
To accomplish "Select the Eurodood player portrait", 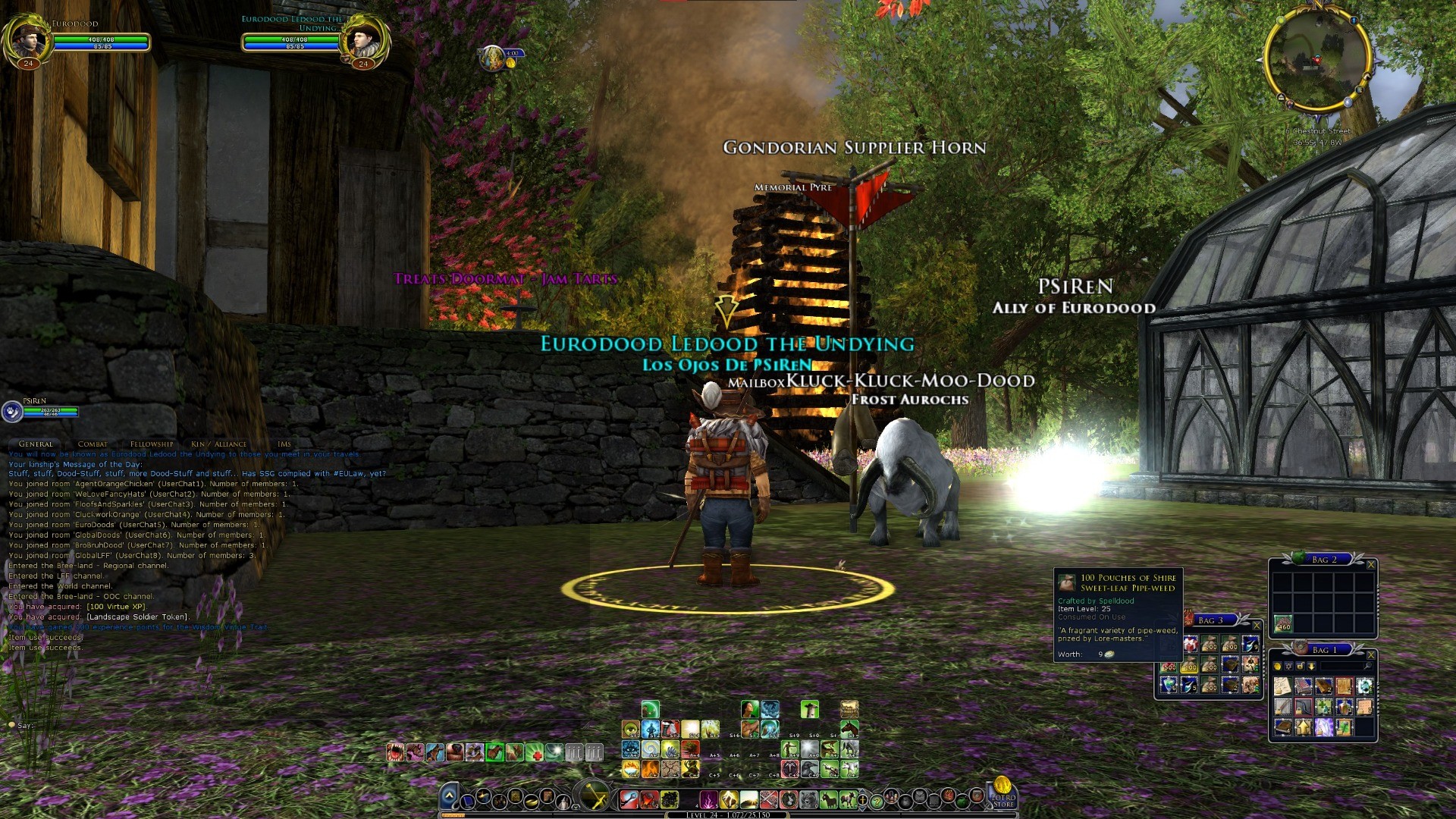I will click(29, 36).
